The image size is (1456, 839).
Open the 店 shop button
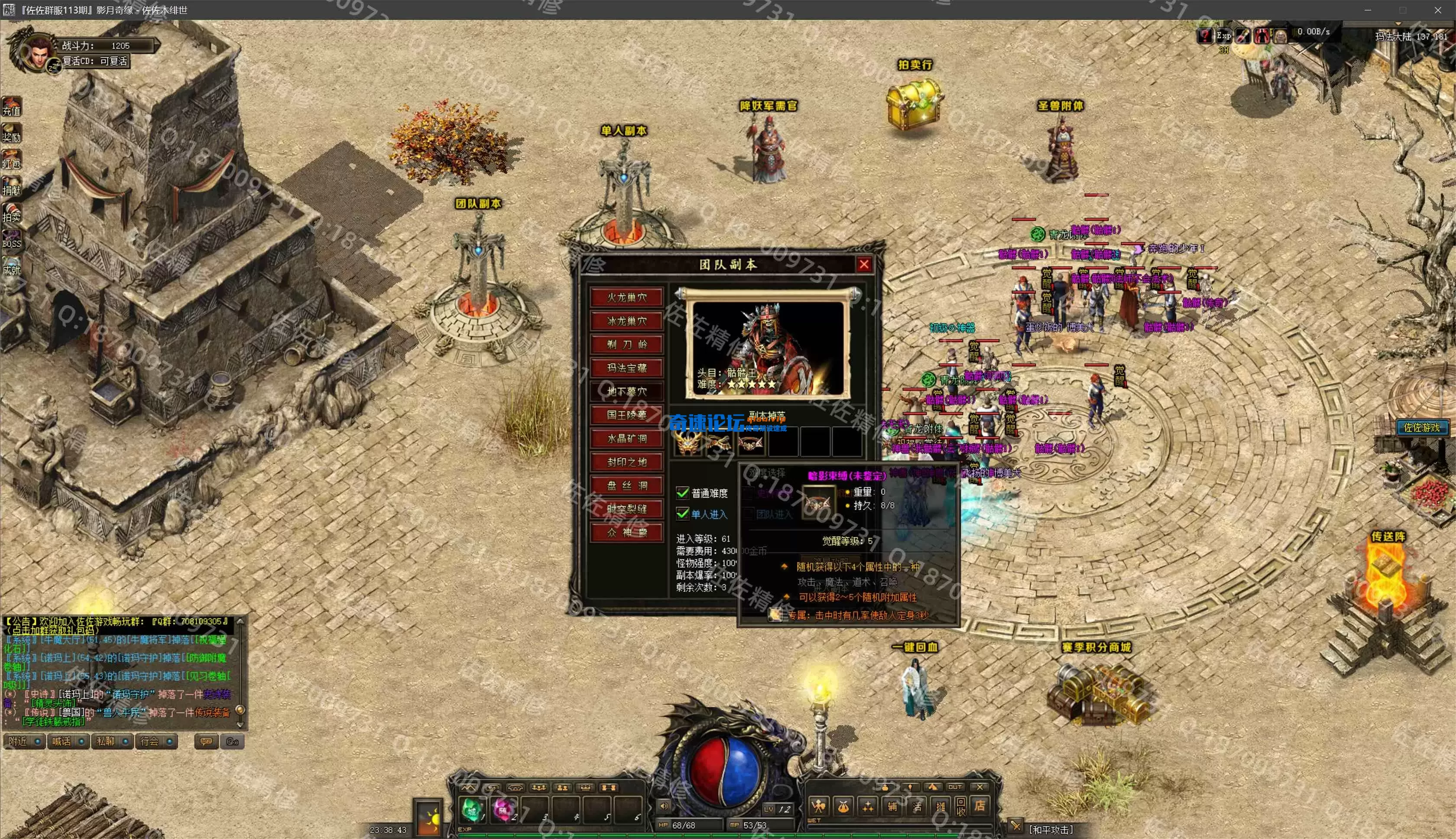pyautogui.click(x=979, y=806)
